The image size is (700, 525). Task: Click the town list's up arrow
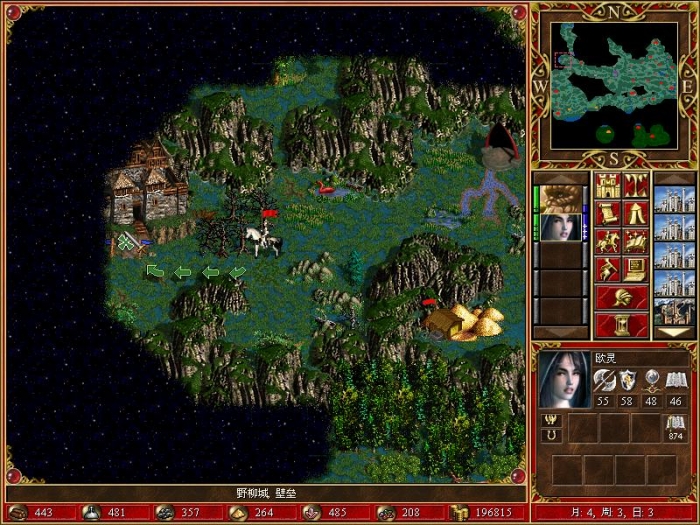[672, 177]
